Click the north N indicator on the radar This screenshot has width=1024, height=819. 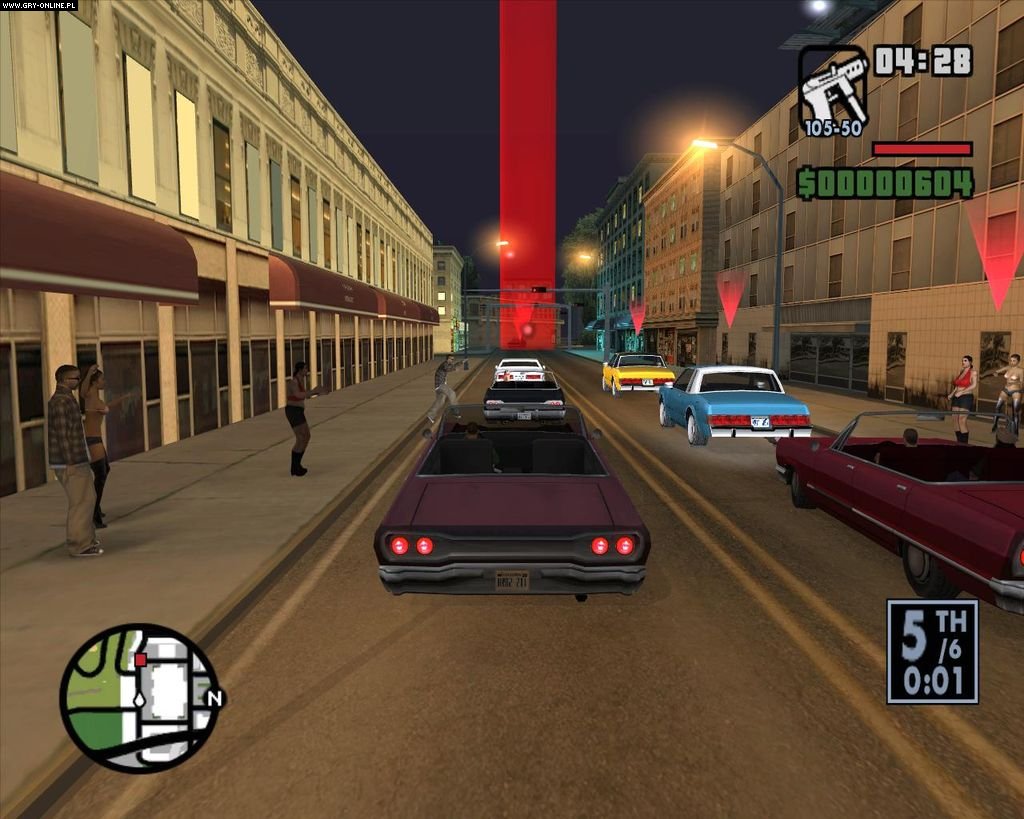click(213, 698)
